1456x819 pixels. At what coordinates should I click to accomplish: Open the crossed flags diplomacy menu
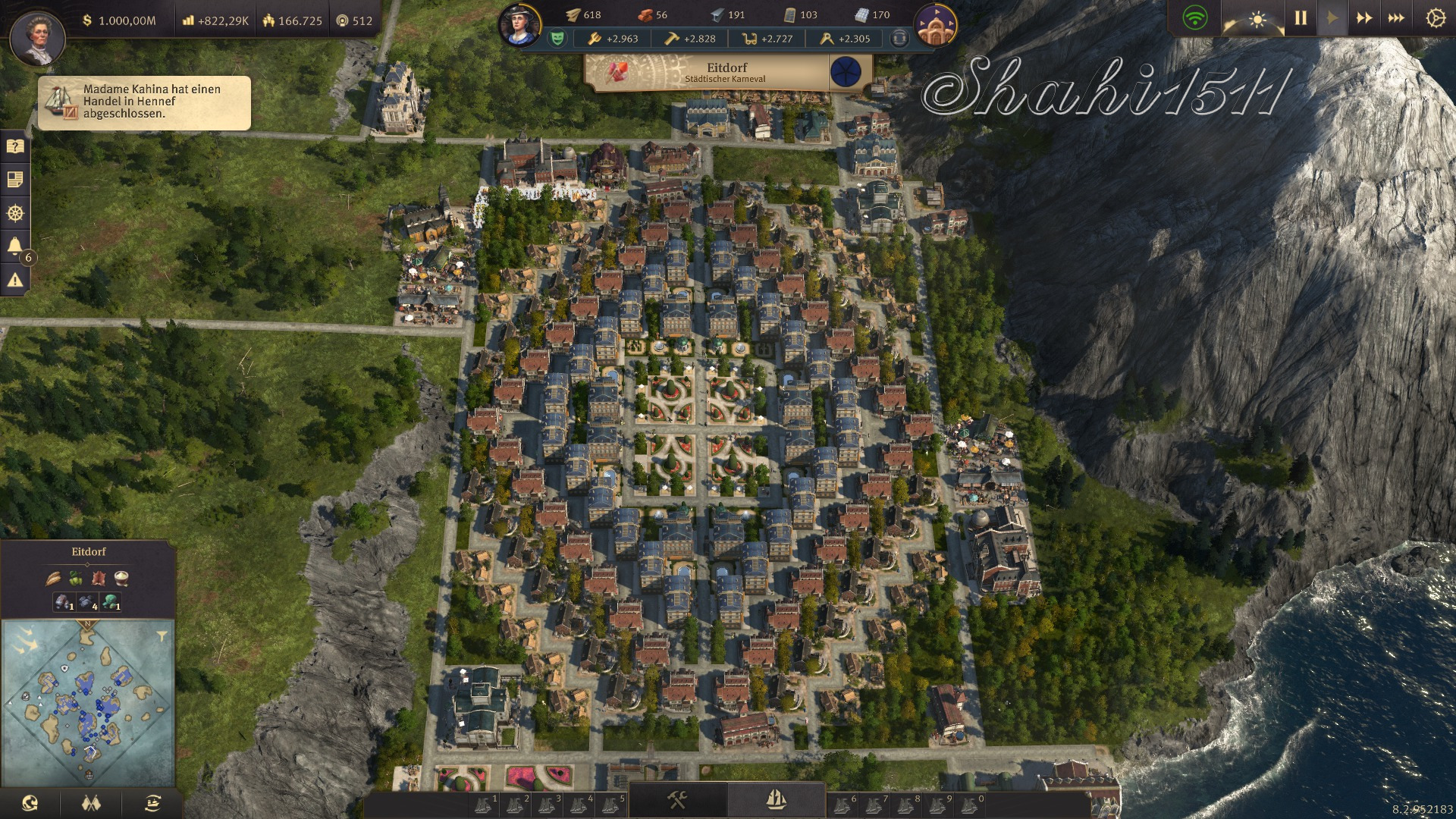(x=91, y=803)
